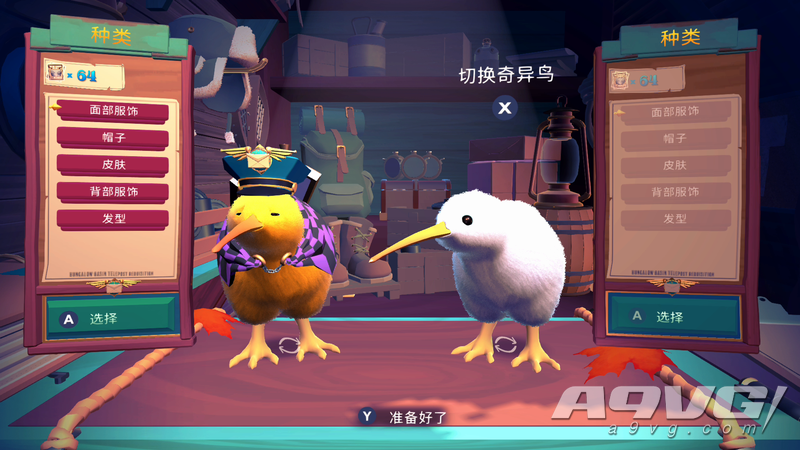800x450 pixels.
Task: Click 选择 button under the dimmed panel
Action: coord(674,316)
